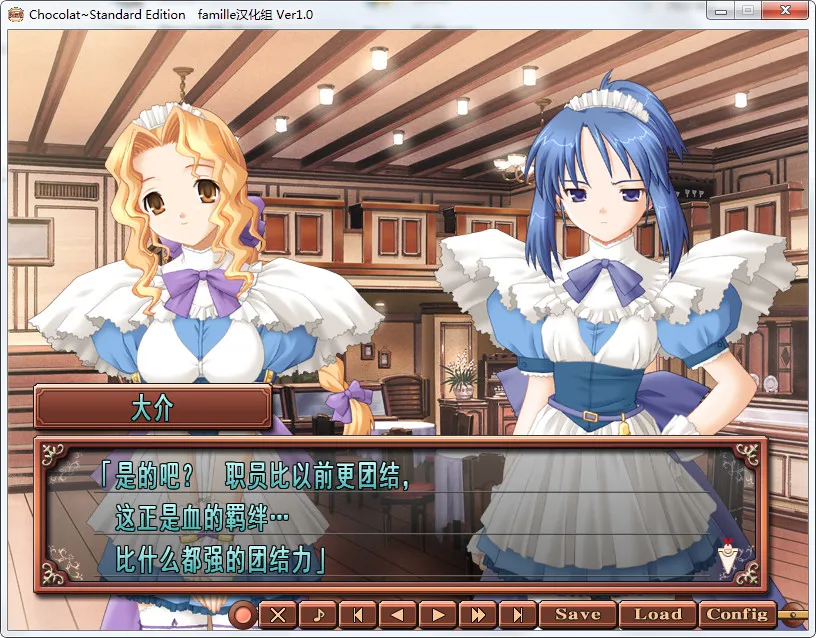Jump back with the skip-to-previous button
Viewport: 816px width, 638px height.
pyautogui.click(x=358, y=615)
